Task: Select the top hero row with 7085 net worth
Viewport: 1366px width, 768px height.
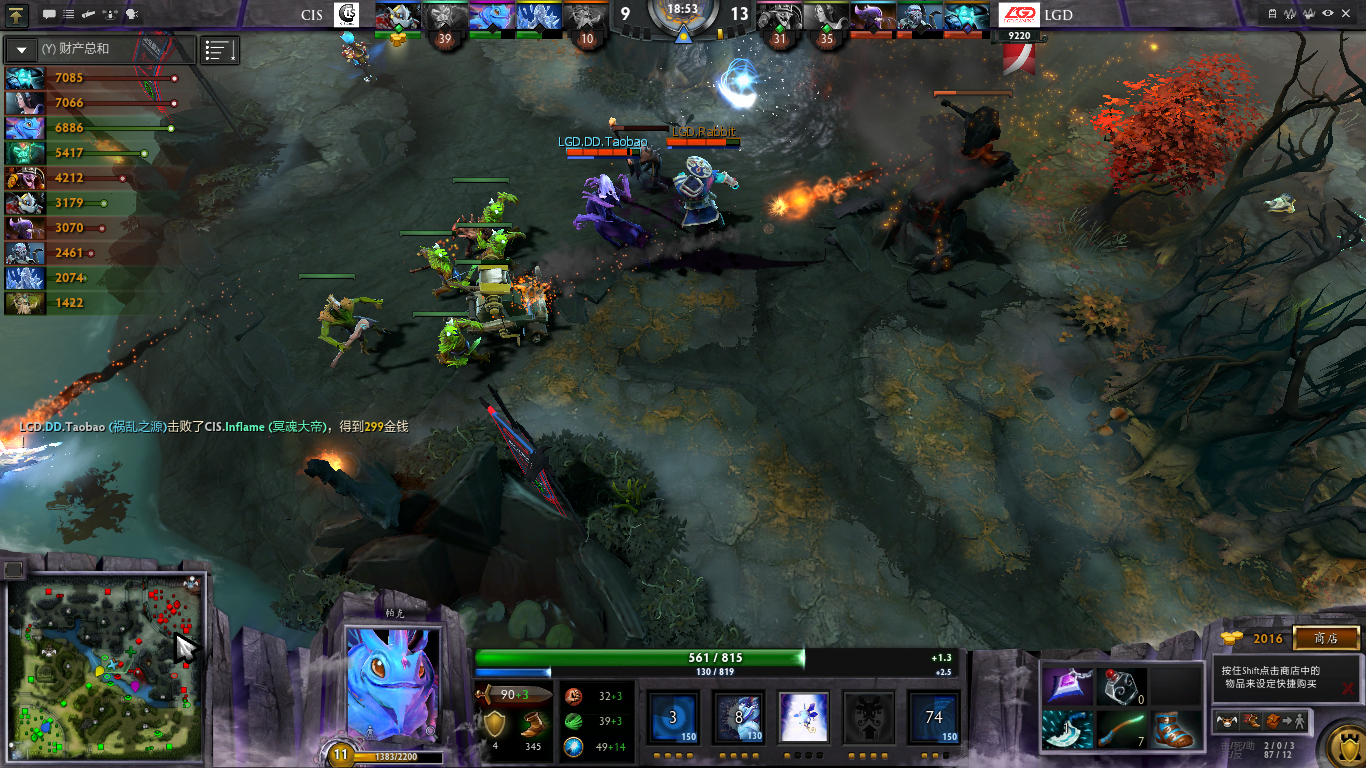Action: coord(70,78)
